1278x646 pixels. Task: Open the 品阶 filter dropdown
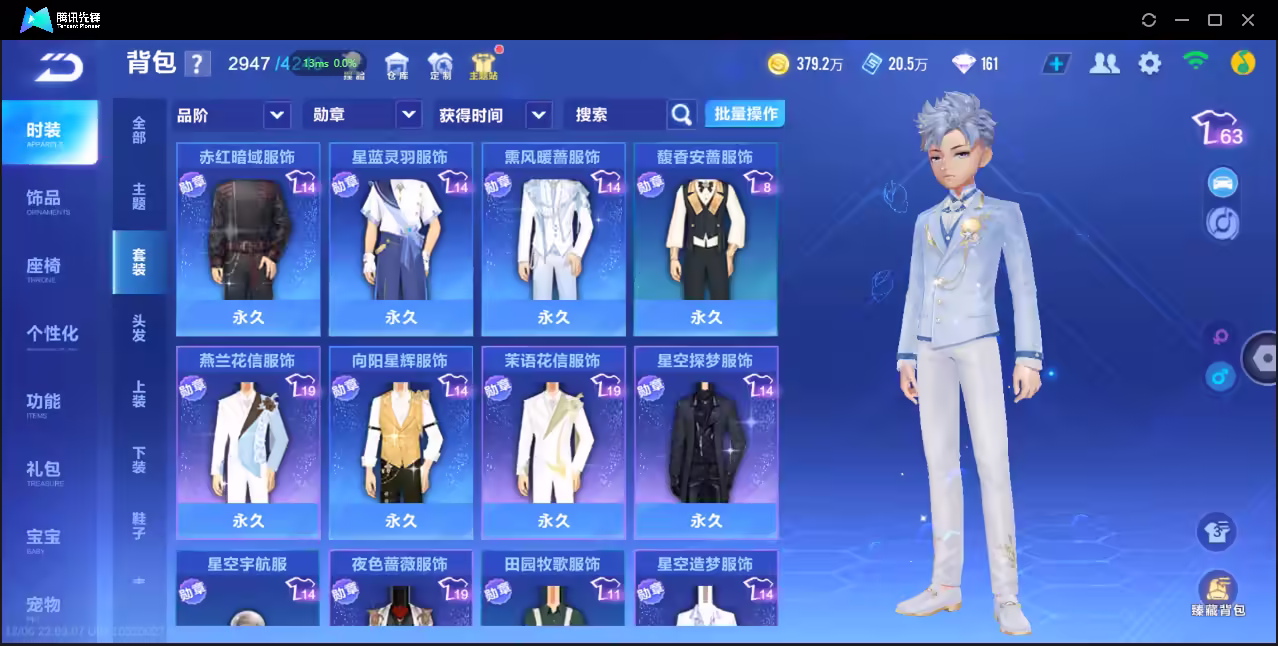277,115
